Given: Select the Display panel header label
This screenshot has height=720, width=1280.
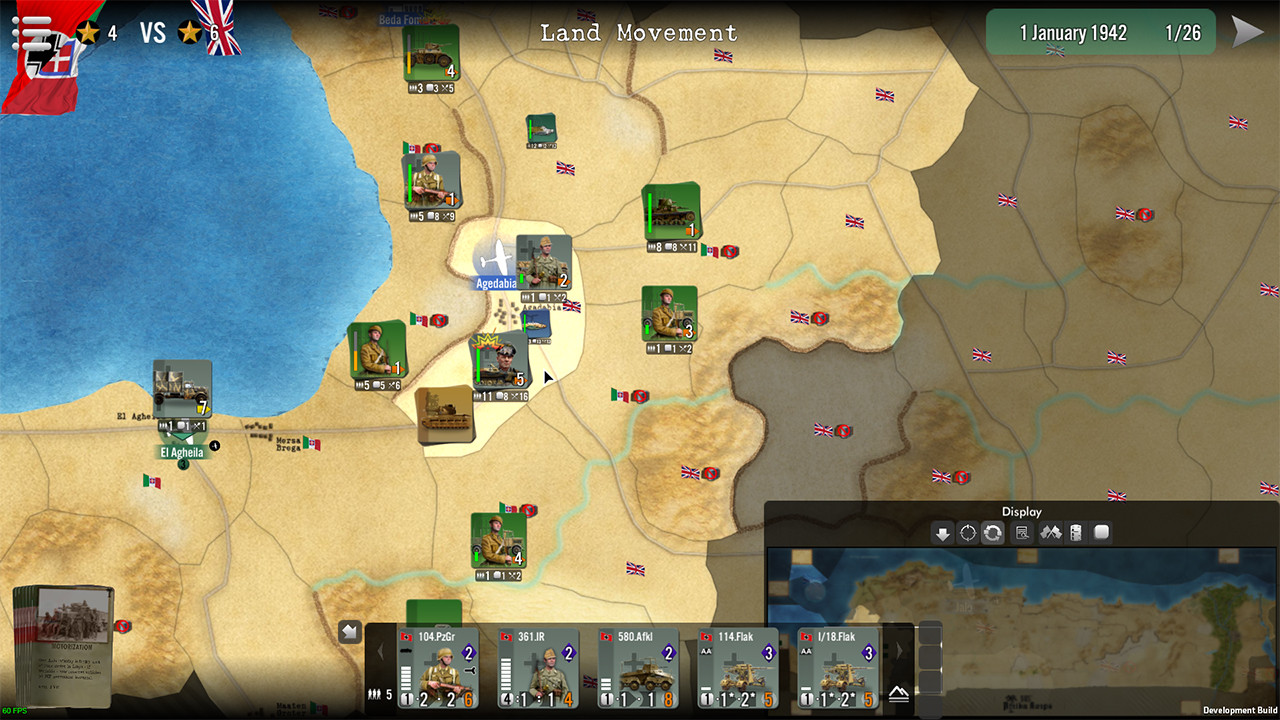Looking at the screenshot, I should tap(1020, 511).
